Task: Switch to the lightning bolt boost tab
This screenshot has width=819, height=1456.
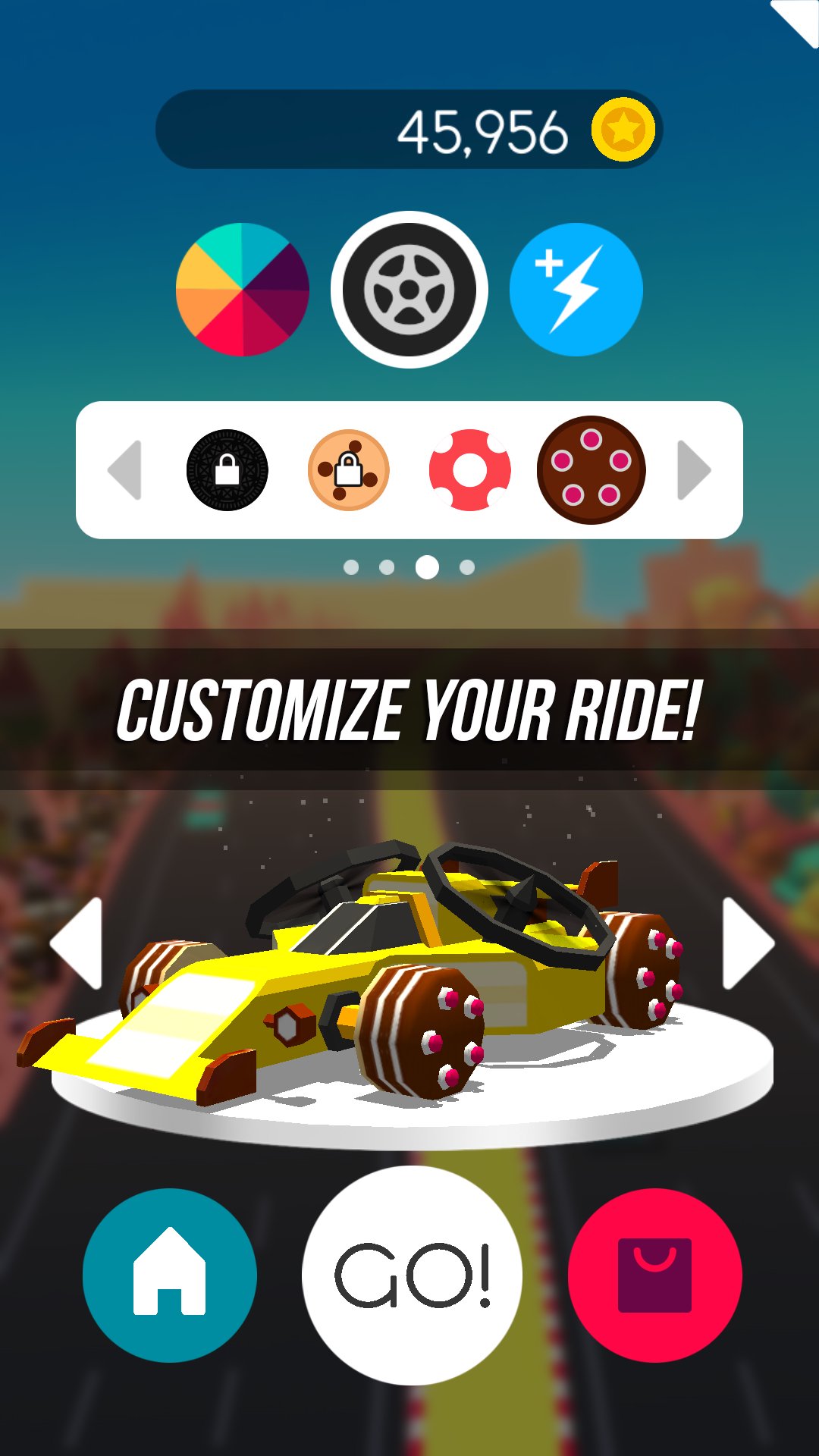Action: (x=576, y=290)
